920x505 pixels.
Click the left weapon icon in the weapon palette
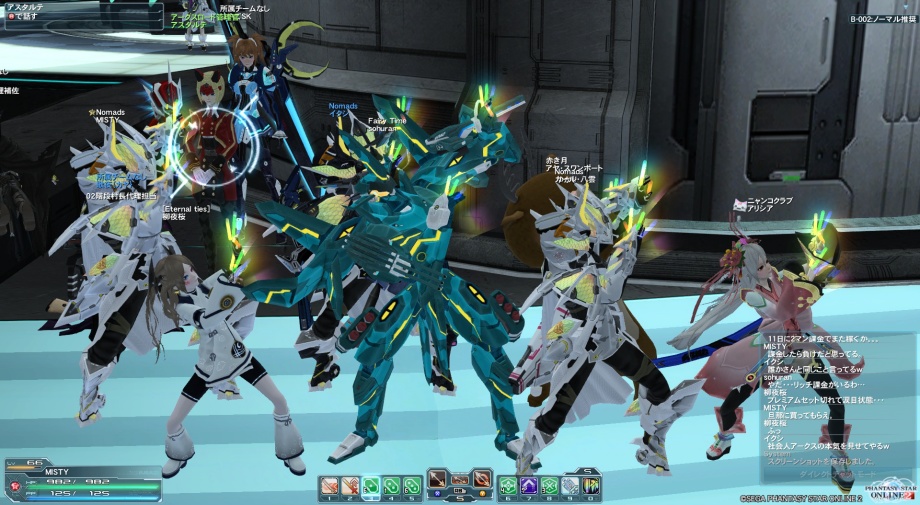[438, 478]
